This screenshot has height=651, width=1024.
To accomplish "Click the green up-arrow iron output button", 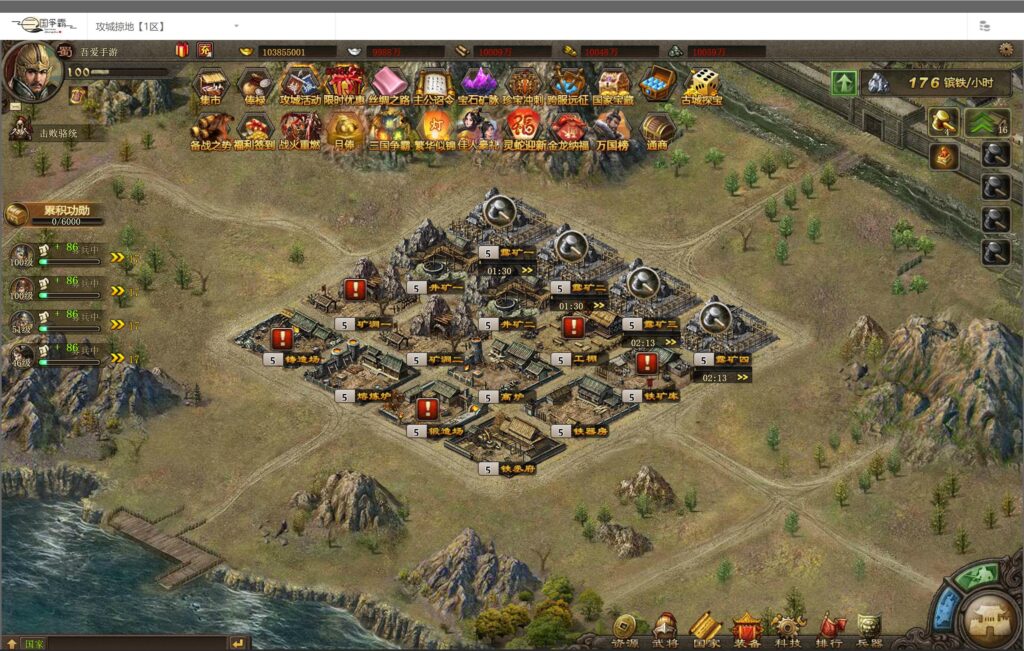I will tap(845, 83).
